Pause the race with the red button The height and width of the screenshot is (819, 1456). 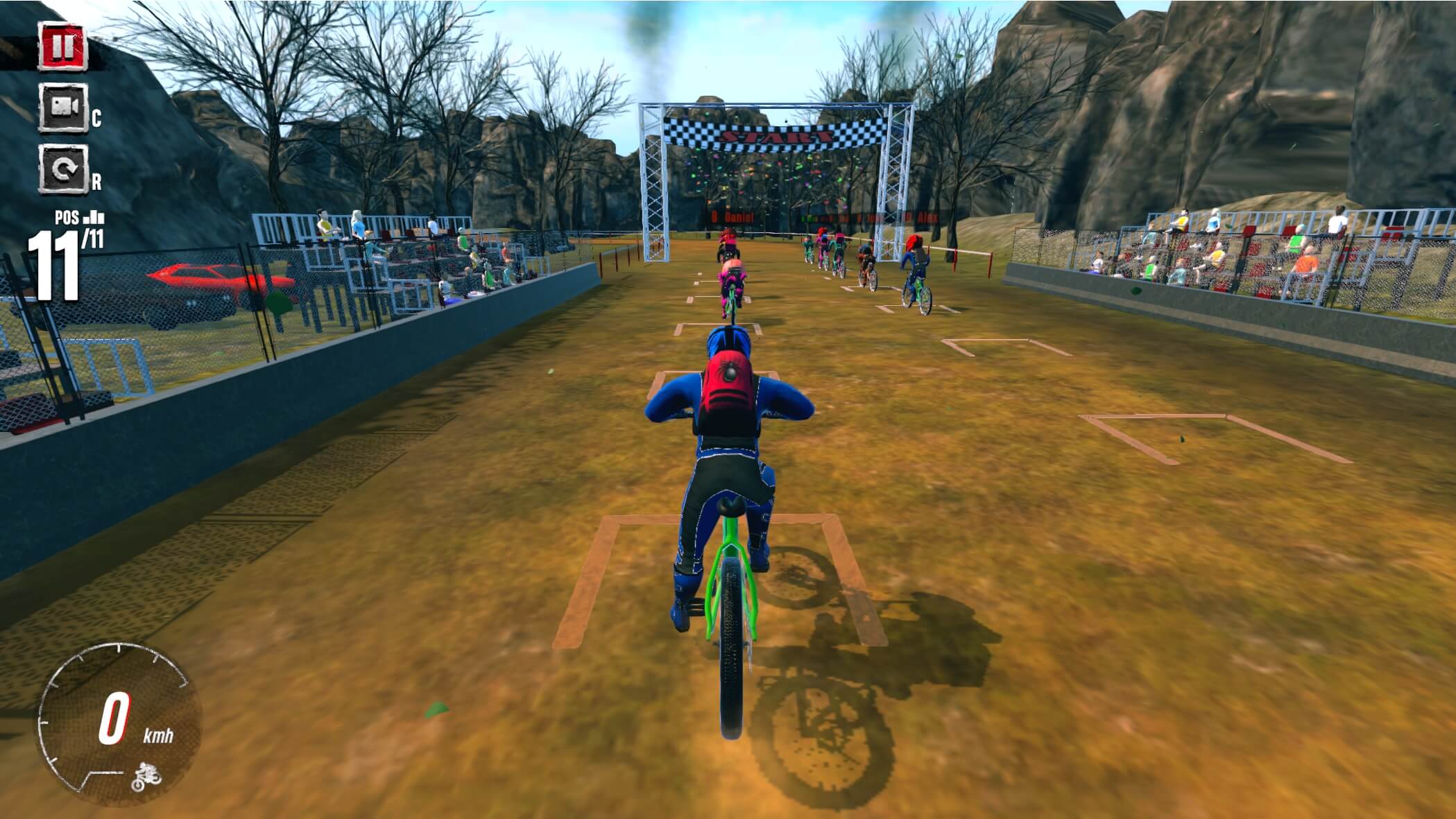(61, 47)
